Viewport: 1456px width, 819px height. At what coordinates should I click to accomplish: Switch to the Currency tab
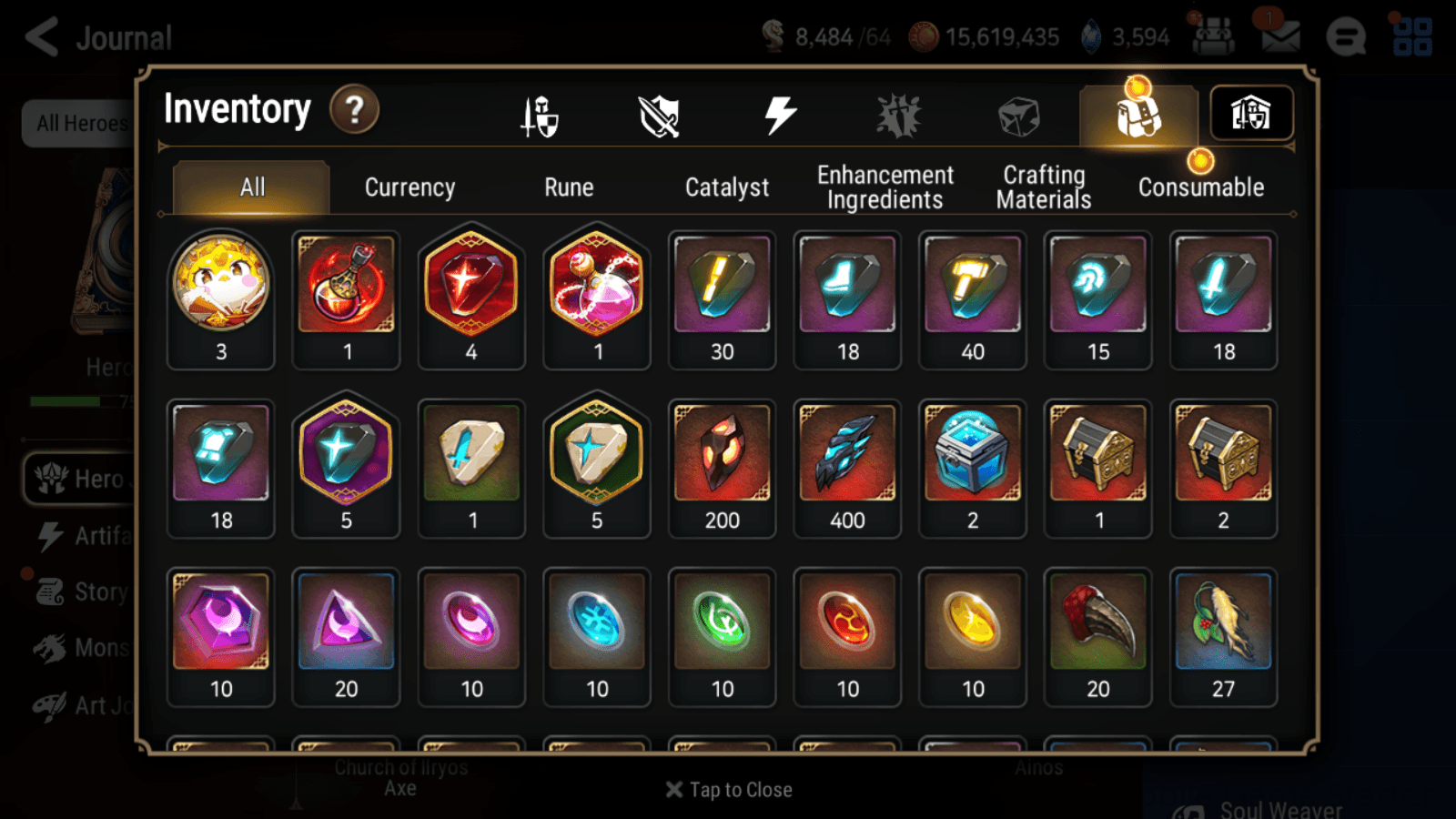click(x=409, y=187)
